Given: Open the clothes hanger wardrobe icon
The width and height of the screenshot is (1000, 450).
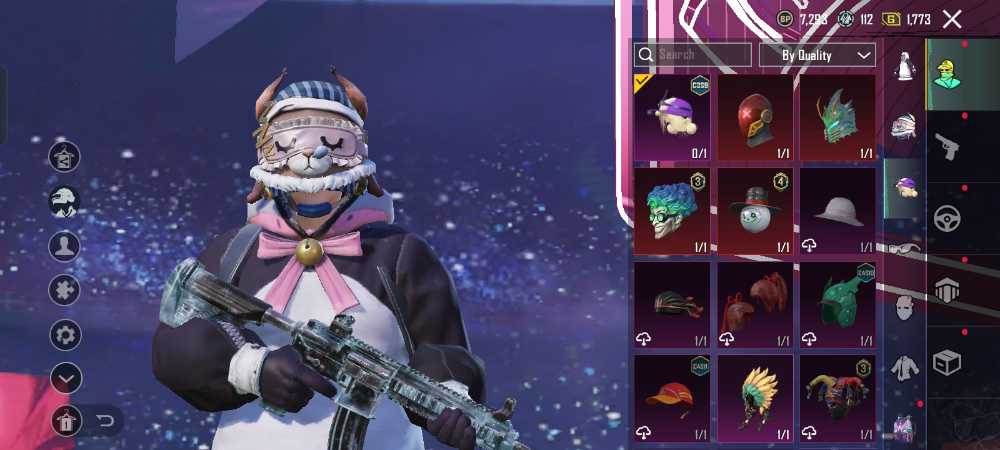Looking at the screenshot, I should 65,157.
